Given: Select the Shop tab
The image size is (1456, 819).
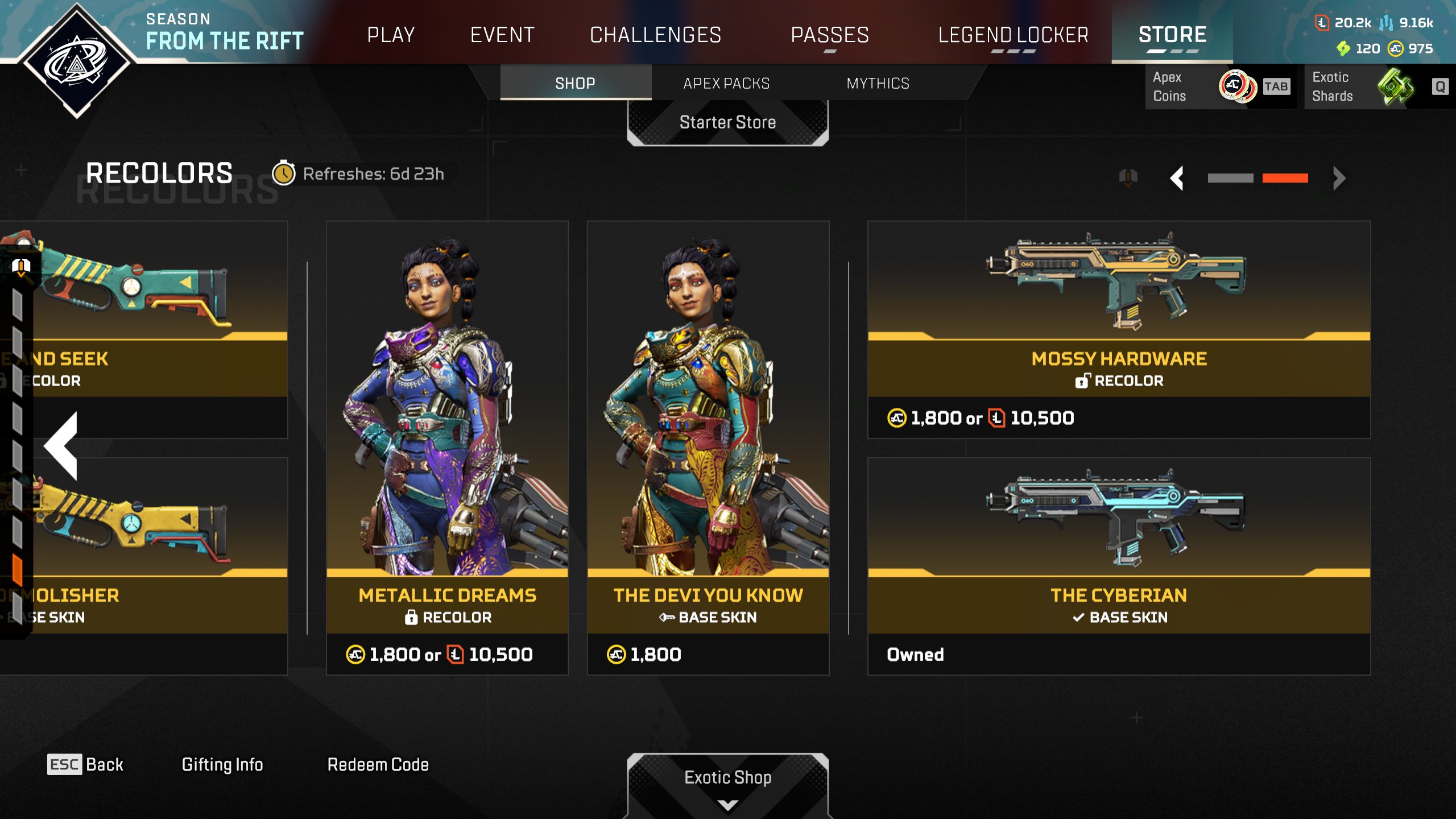Looking at the screenshot, I should pos(575,83).
